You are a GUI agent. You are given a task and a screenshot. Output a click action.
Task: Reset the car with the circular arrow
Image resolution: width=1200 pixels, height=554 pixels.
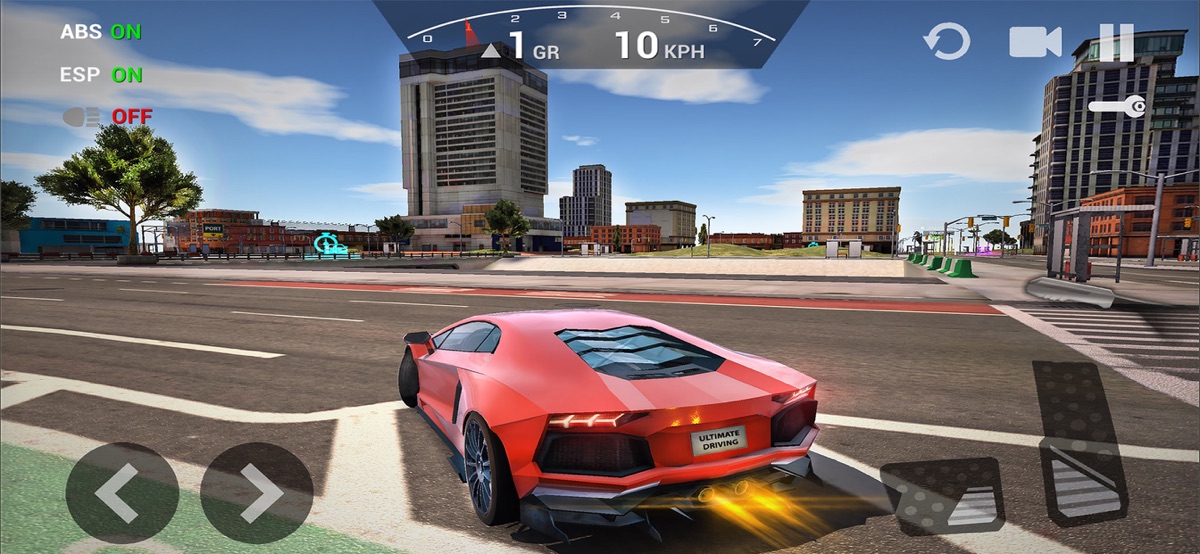click(x=946, y=42)
